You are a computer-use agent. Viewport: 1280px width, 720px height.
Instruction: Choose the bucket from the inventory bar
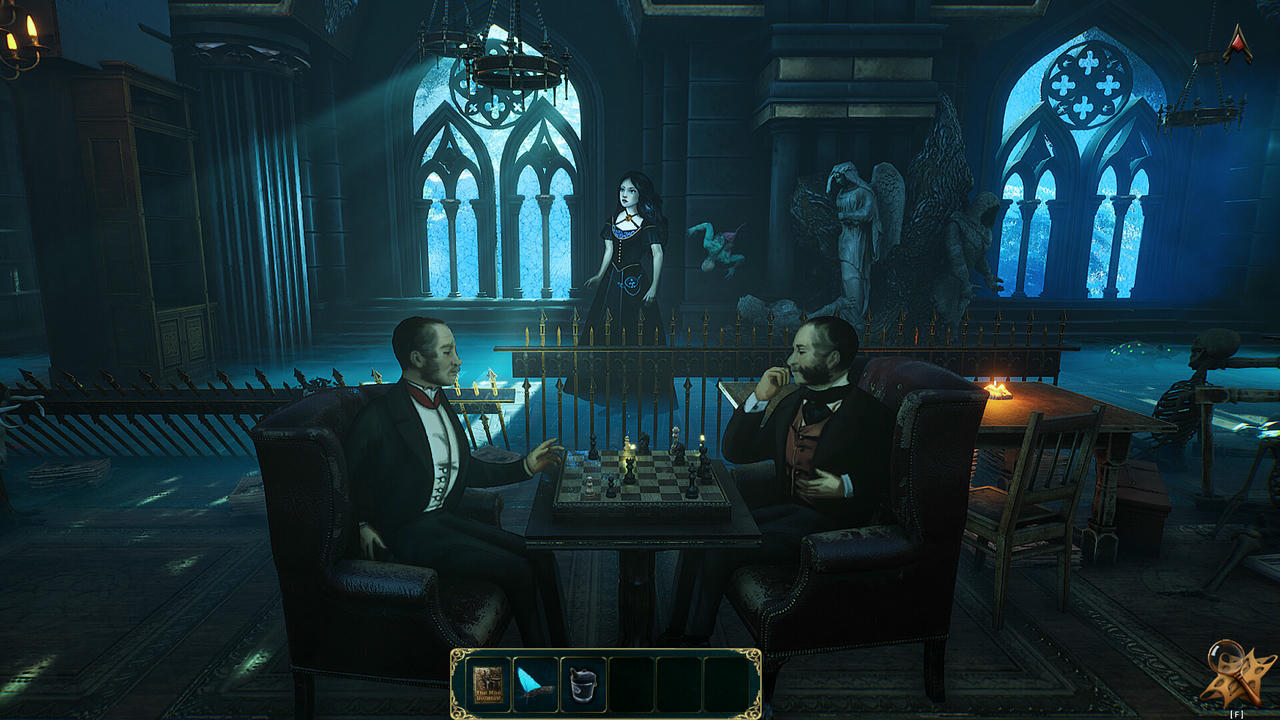tap(584, 684)
